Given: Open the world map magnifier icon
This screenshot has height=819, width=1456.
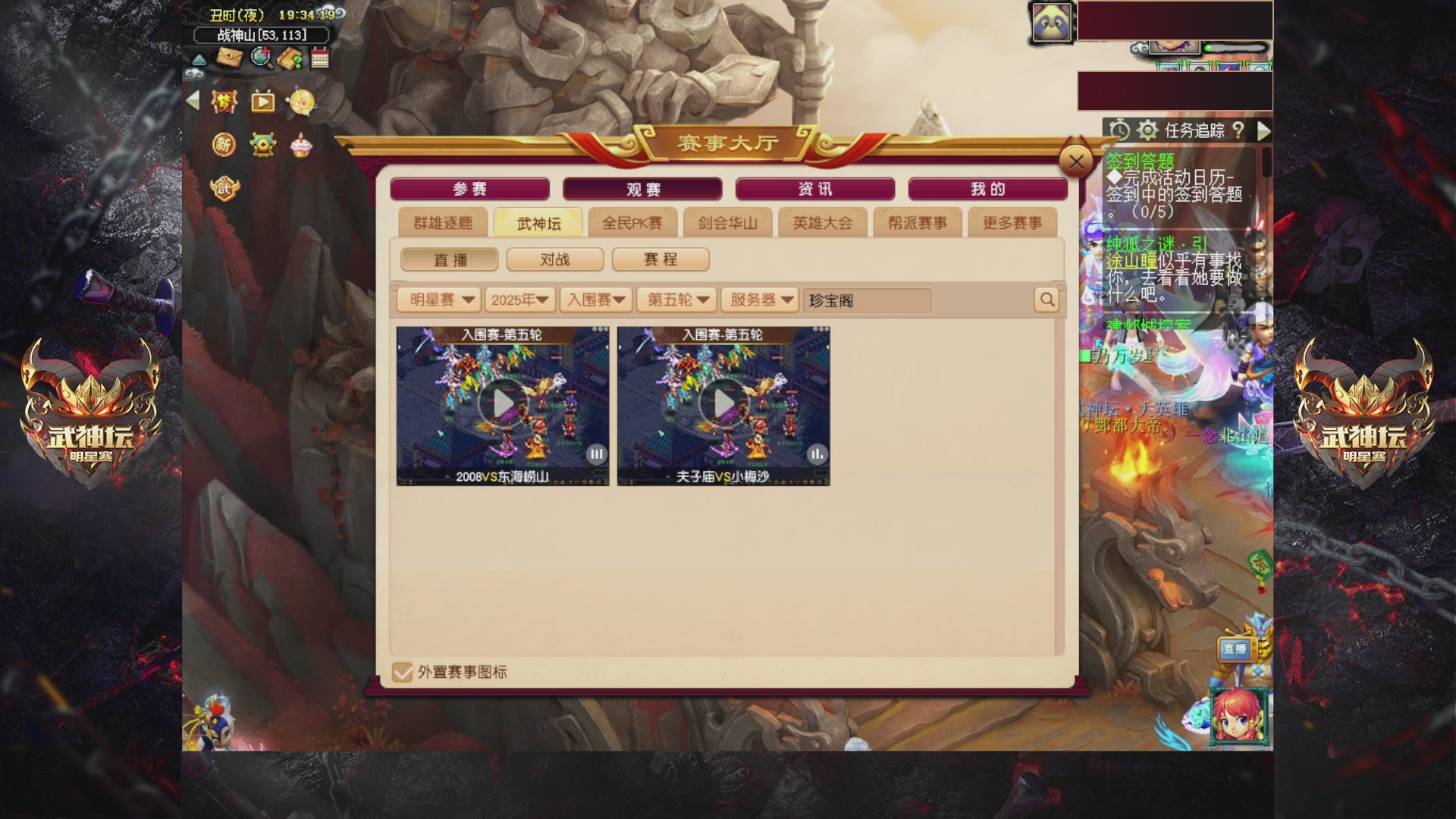Looking at the screenshot, I should pos(262,58).
